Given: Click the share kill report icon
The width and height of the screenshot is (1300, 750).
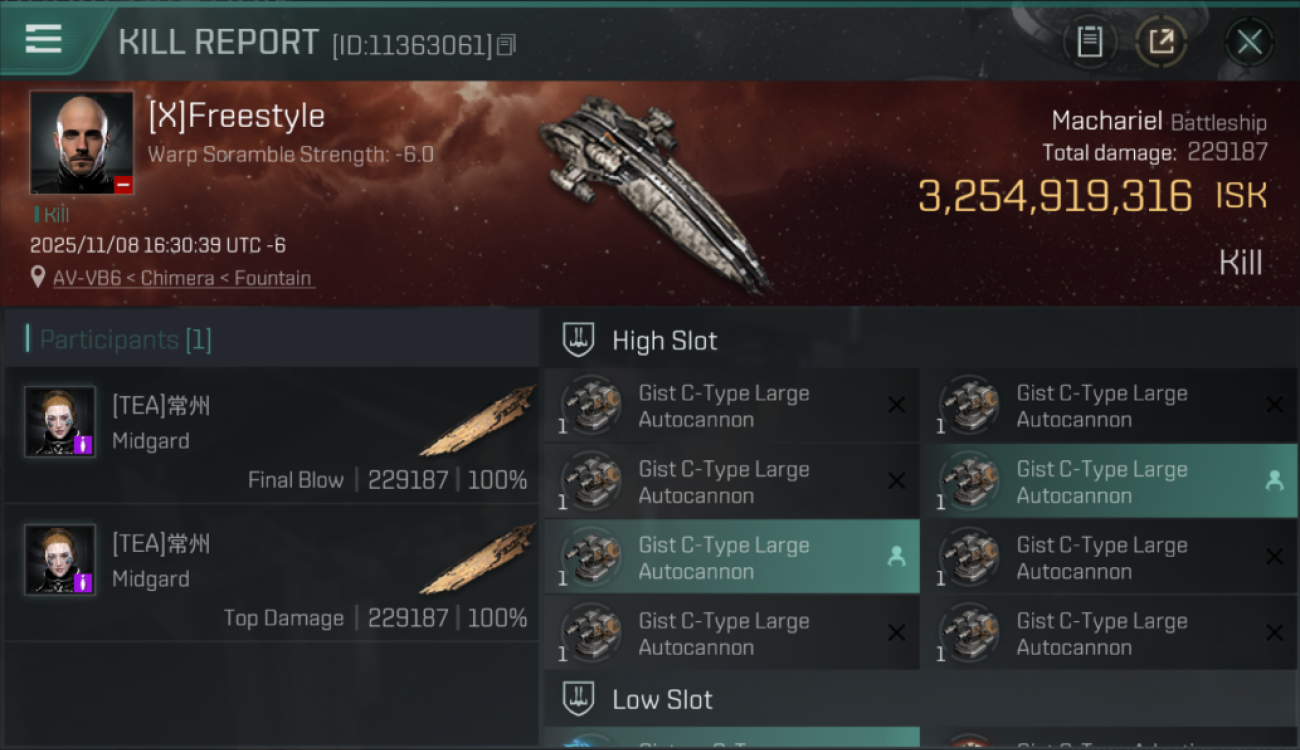Looking at the screenshot, I should (x=1161, y=42).
